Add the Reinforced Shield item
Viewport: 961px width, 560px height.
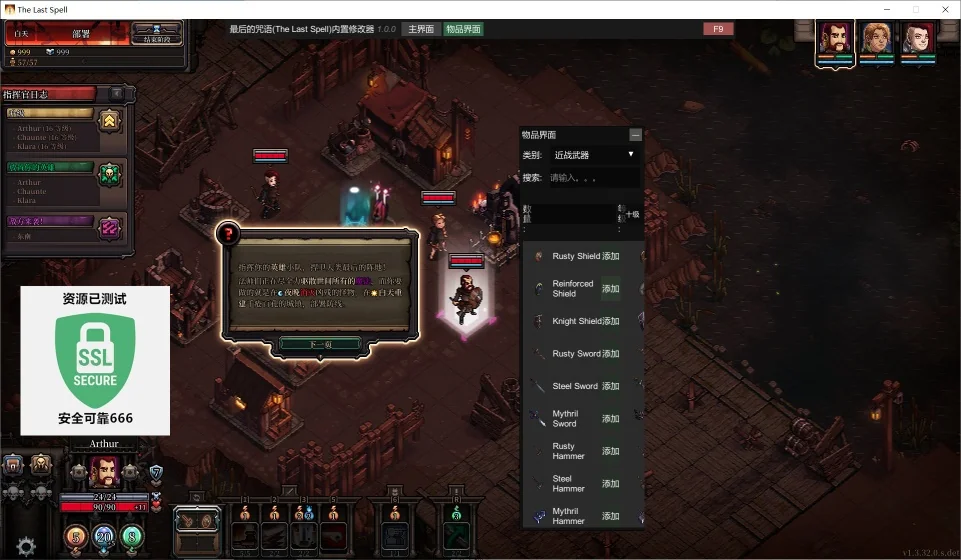611,289
